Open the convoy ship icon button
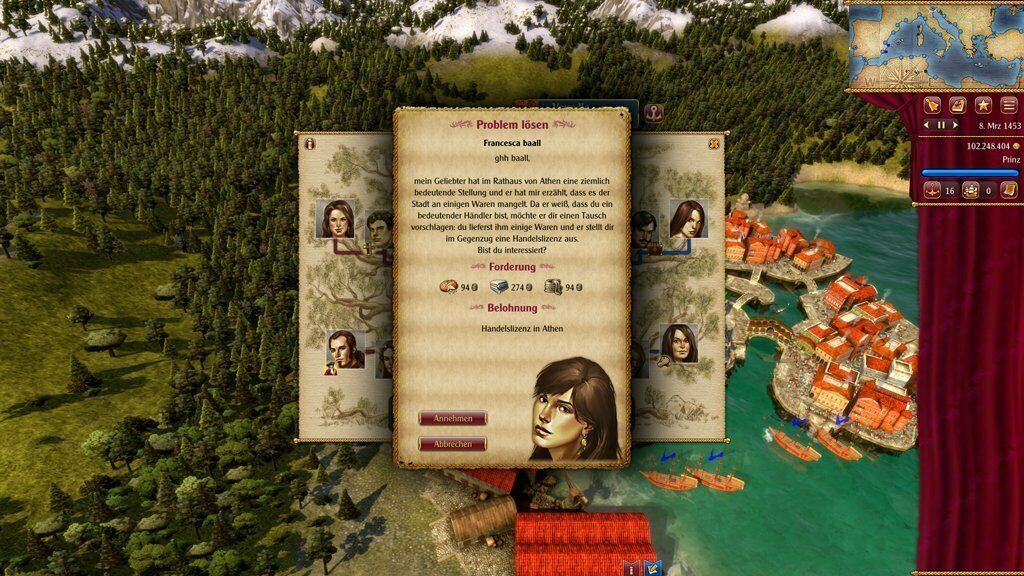 pos(970,190)
